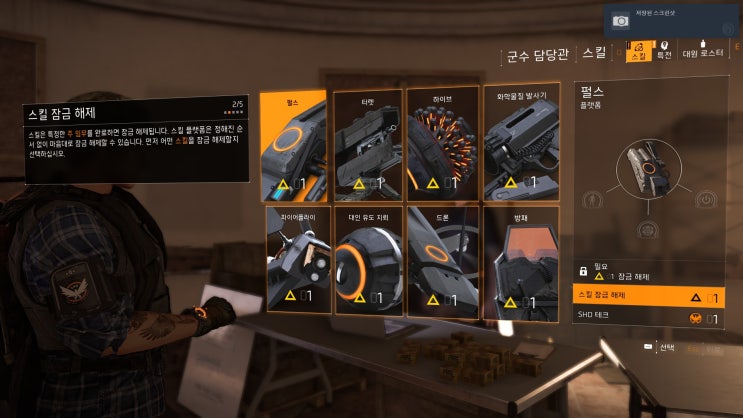Choose the 터렛 (Turret) skill tile
Image resolution: width=743 pixels, height=418 pixels.
point(367,144)
